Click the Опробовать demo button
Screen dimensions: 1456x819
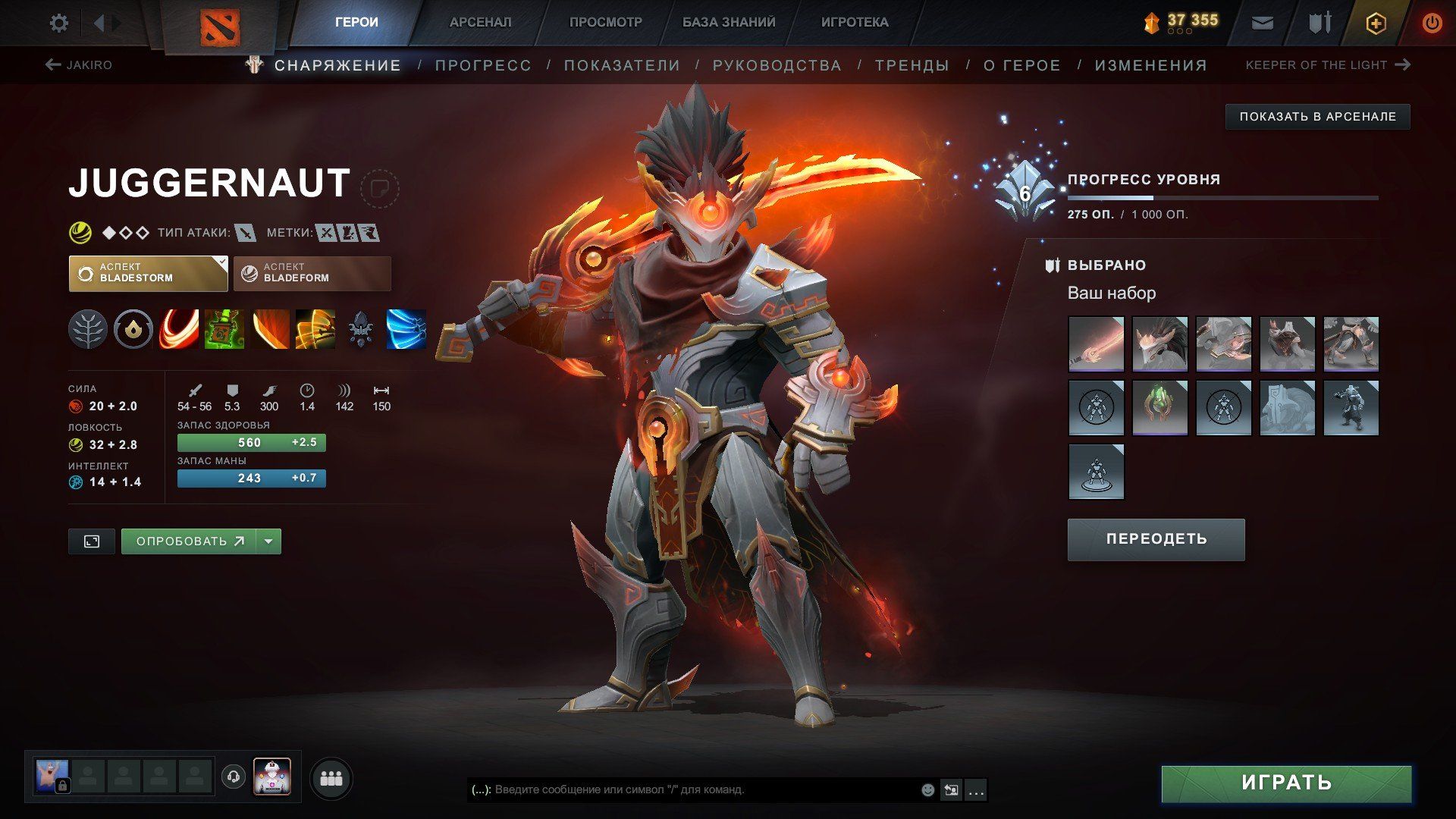click(189, 541)
